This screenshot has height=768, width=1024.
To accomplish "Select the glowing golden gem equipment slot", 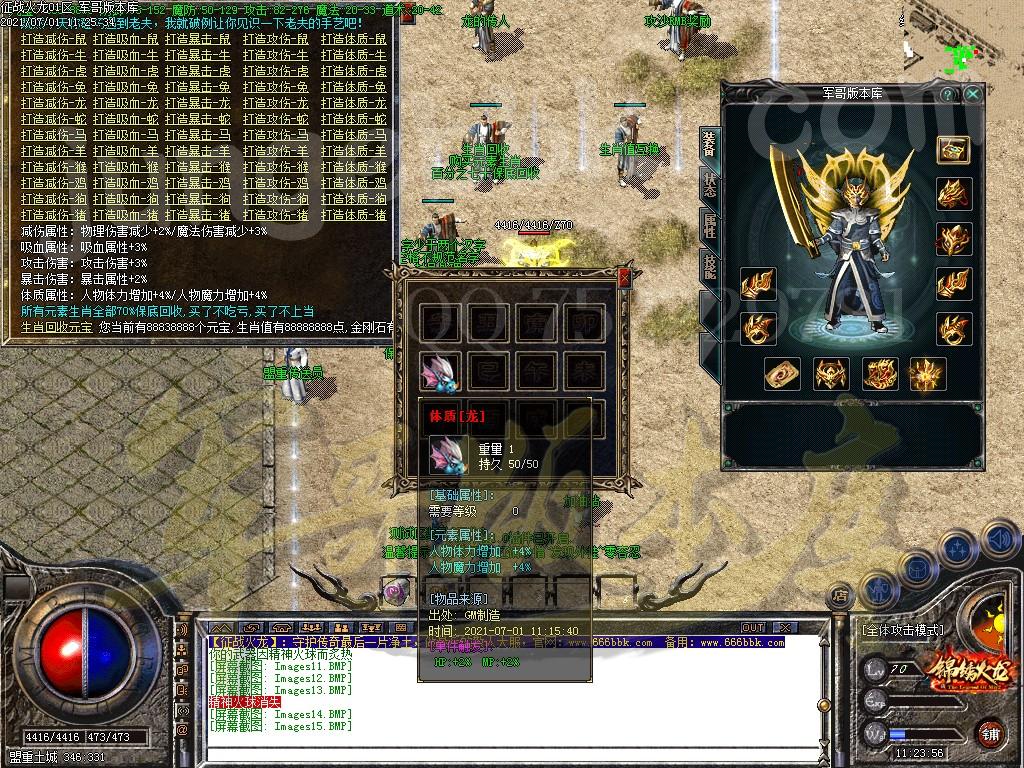I will (928, 374).
